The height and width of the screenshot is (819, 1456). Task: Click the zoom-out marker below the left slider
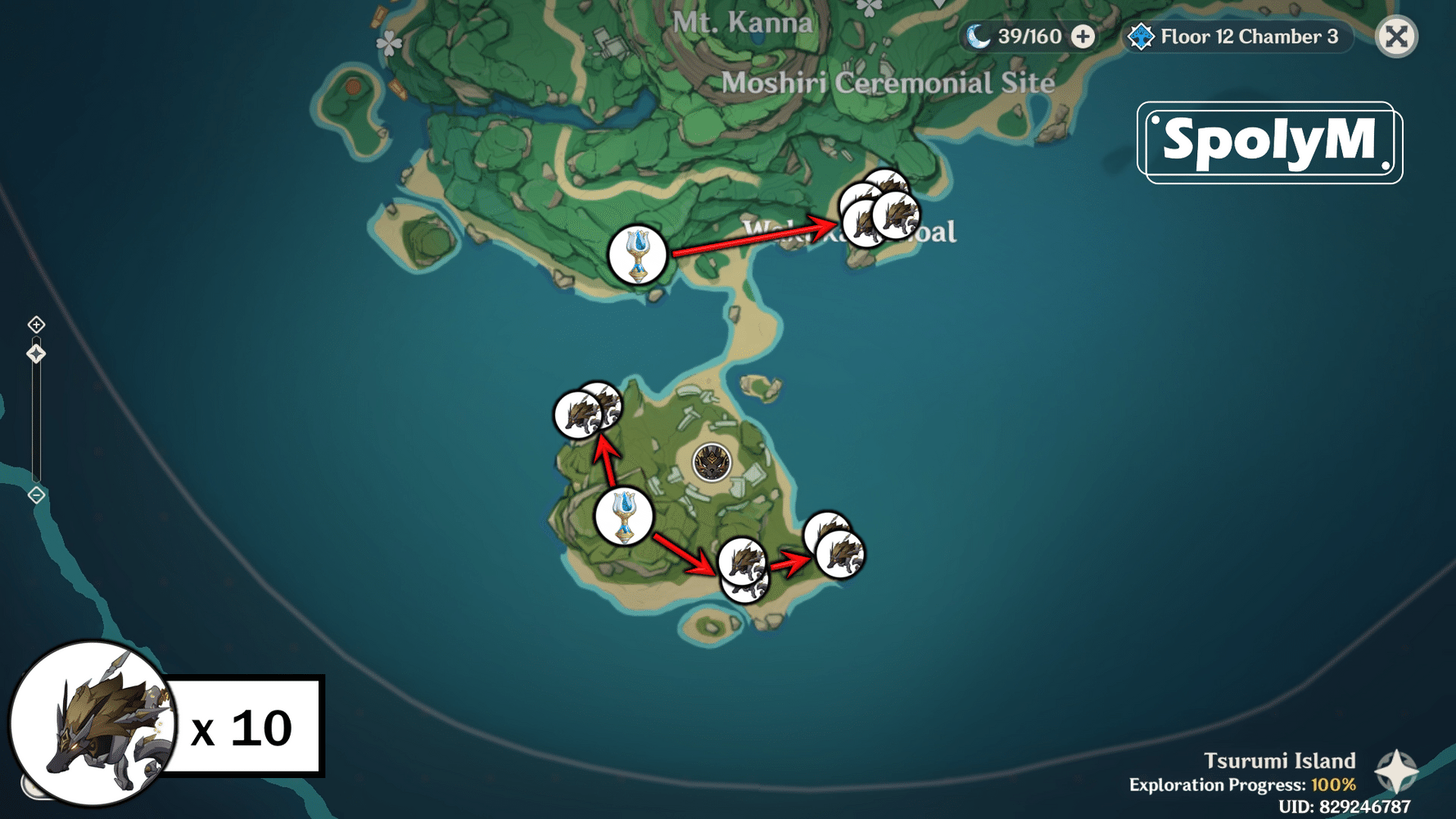coord(36,494)
